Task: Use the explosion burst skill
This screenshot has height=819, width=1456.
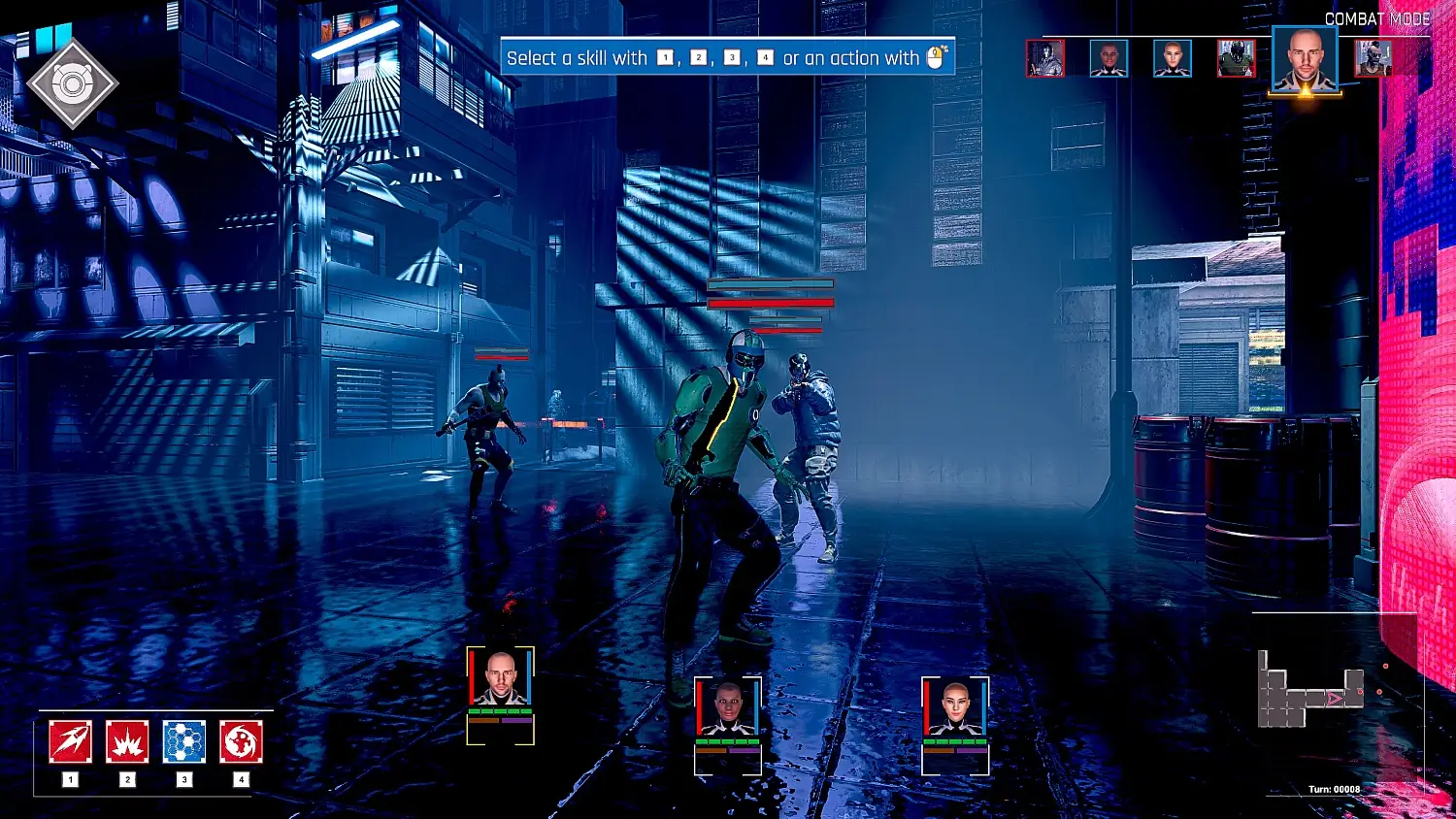Action: coord(127,742)
